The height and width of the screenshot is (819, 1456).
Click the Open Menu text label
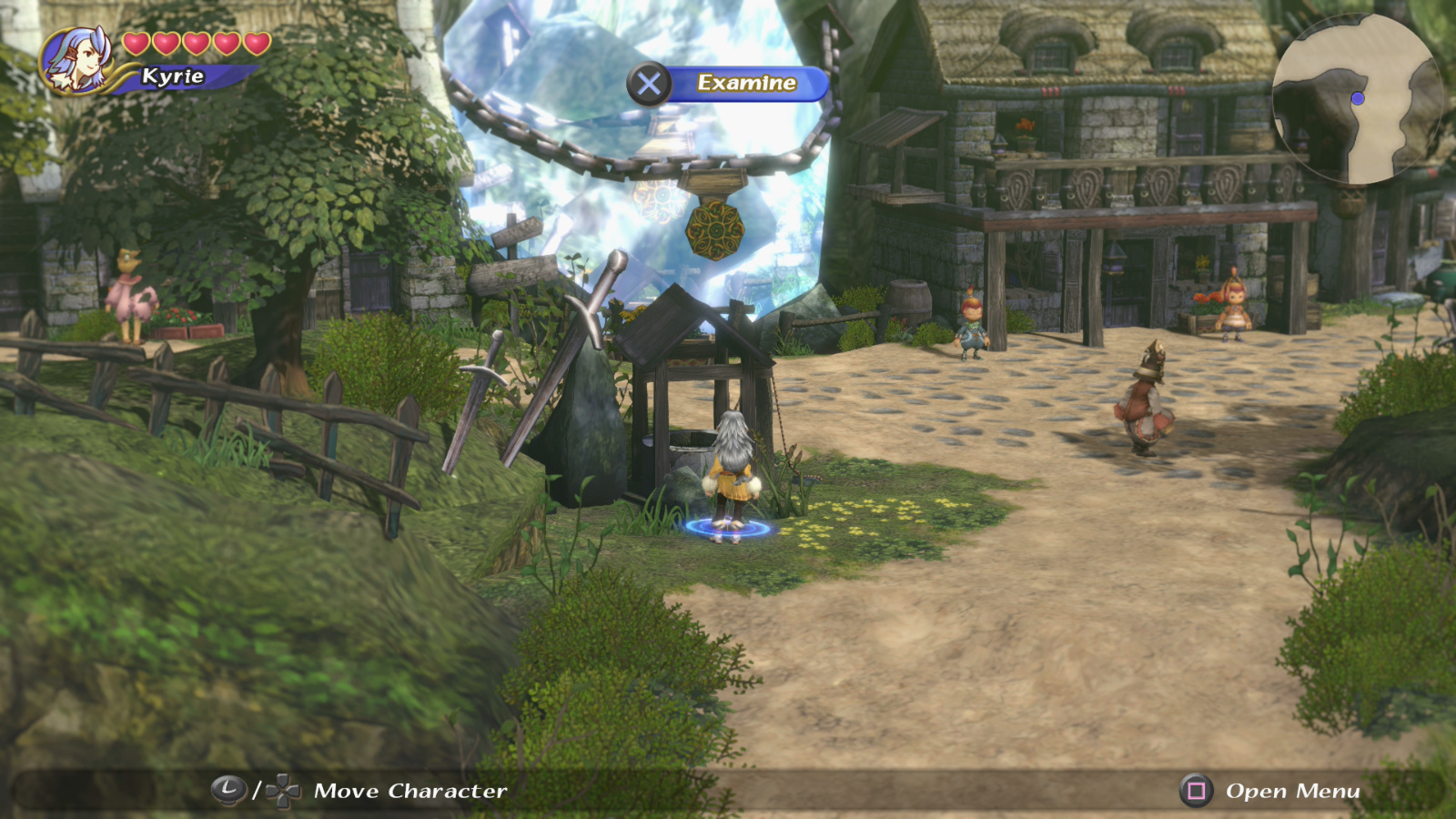click(x=1290, y=791)
